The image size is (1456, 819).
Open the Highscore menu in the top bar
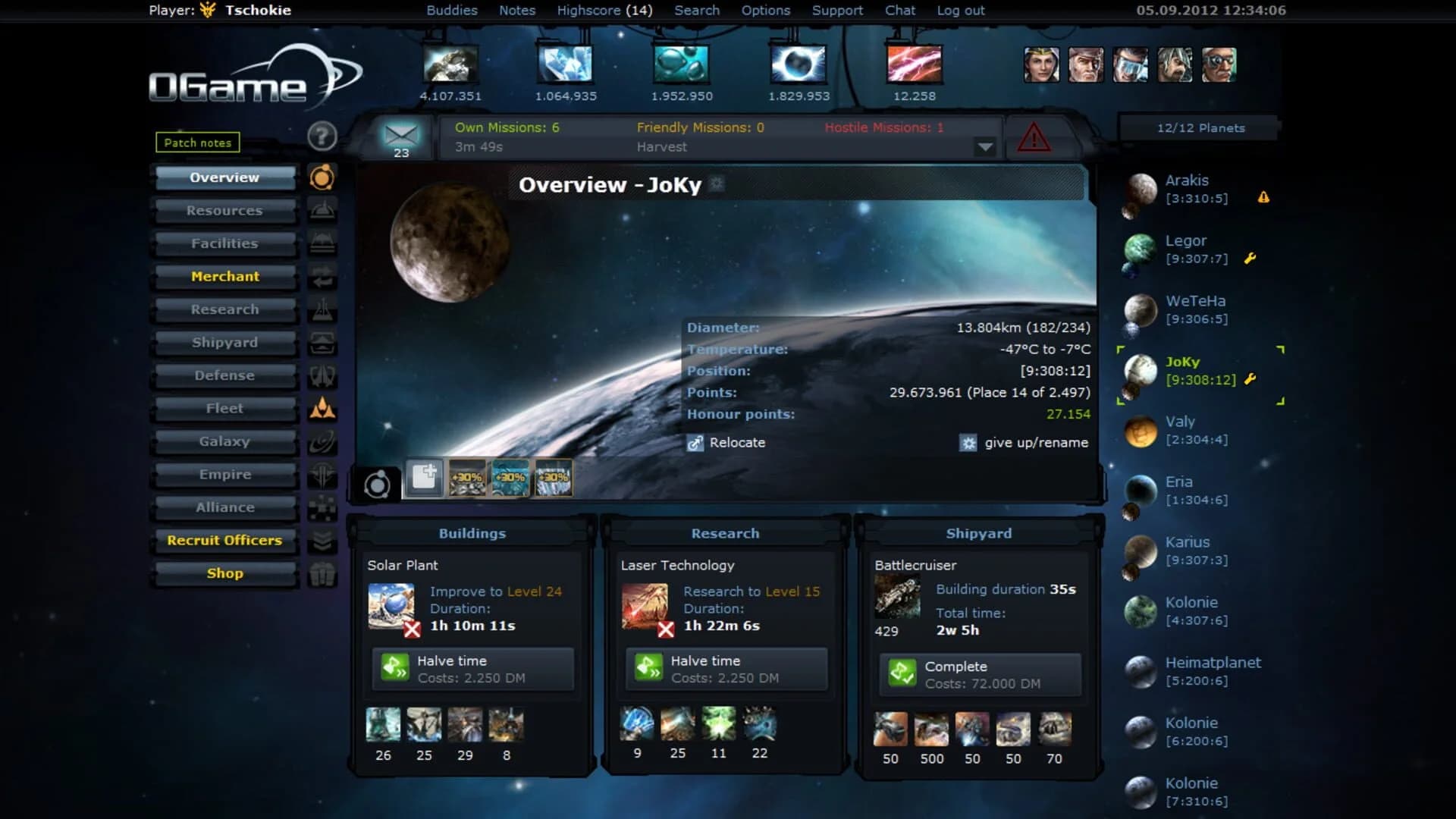[604, 10]
